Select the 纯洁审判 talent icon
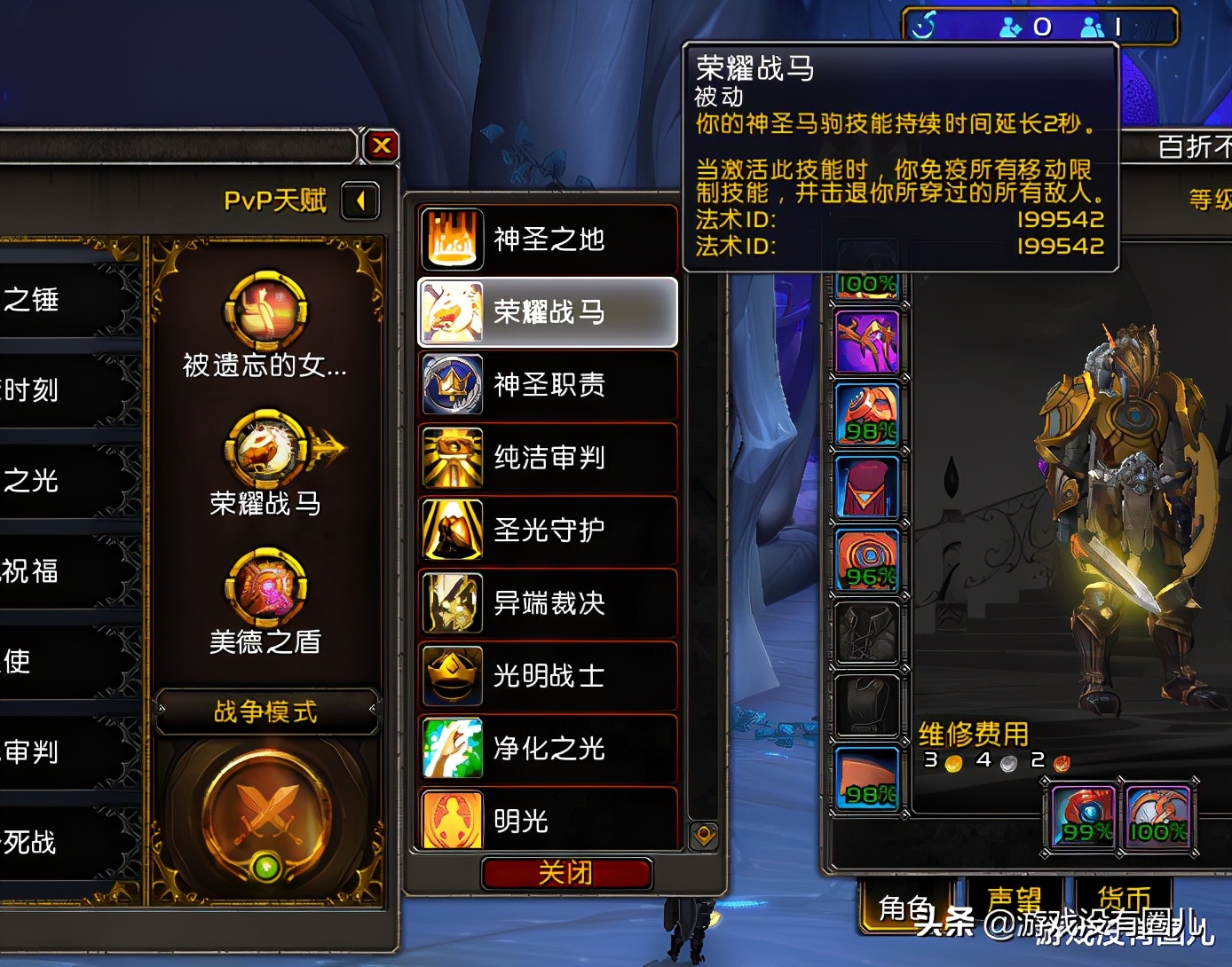1232x967 pixels. (x=453, y=458)
